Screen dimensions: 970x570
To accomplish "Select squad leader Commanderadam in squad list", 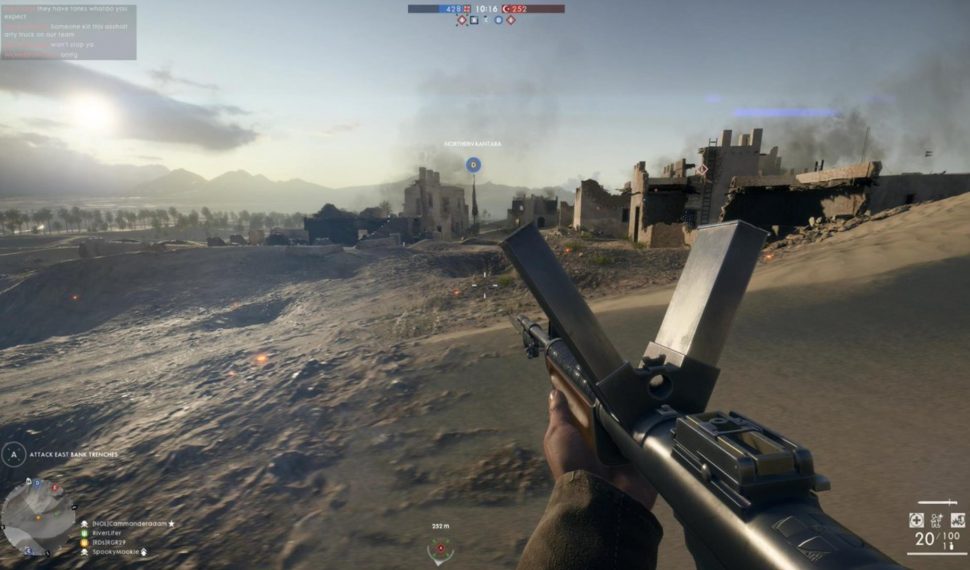I will coord(130,523).
